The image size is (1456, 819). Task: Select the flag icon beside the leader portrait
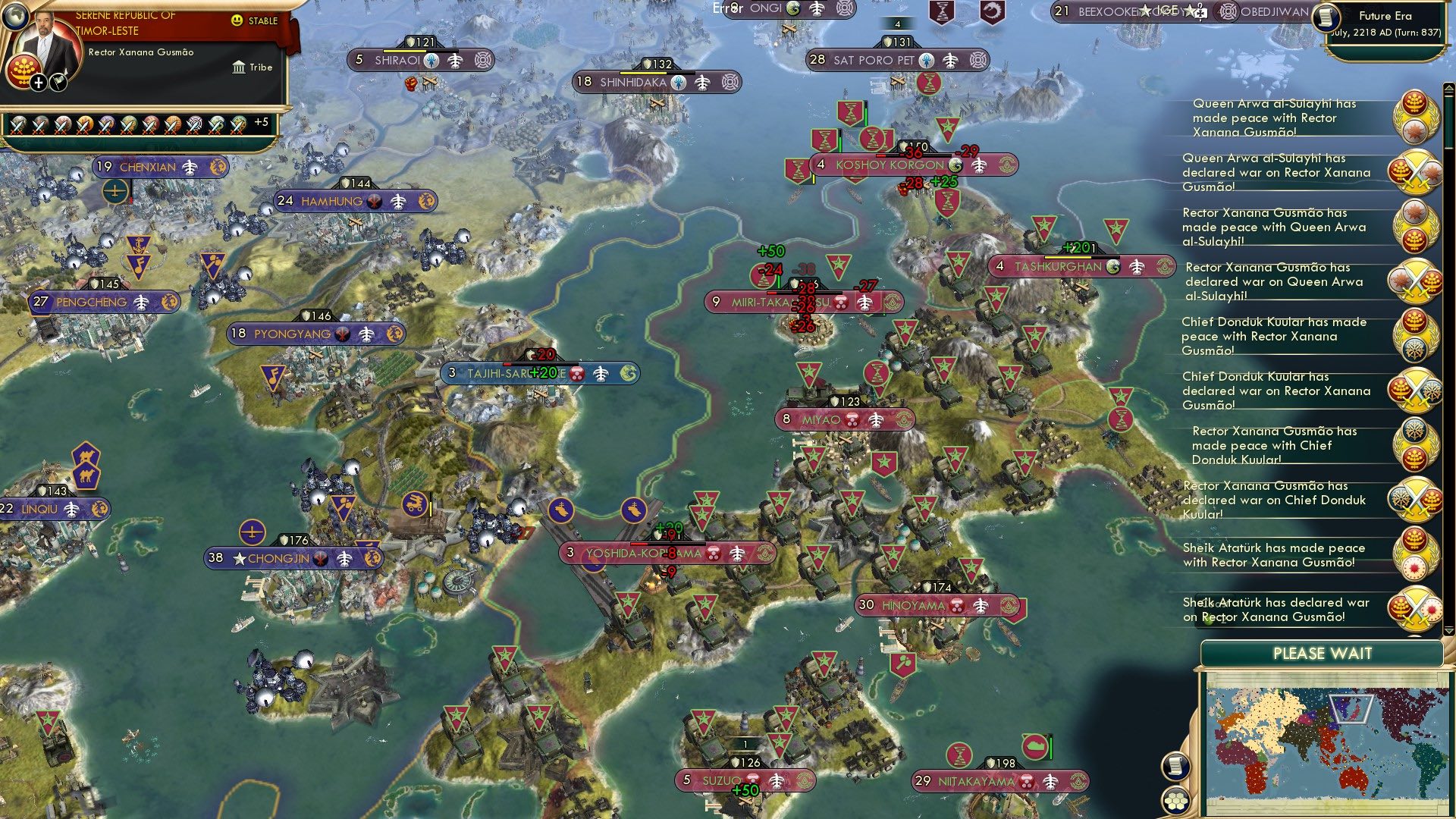(57, 82)
